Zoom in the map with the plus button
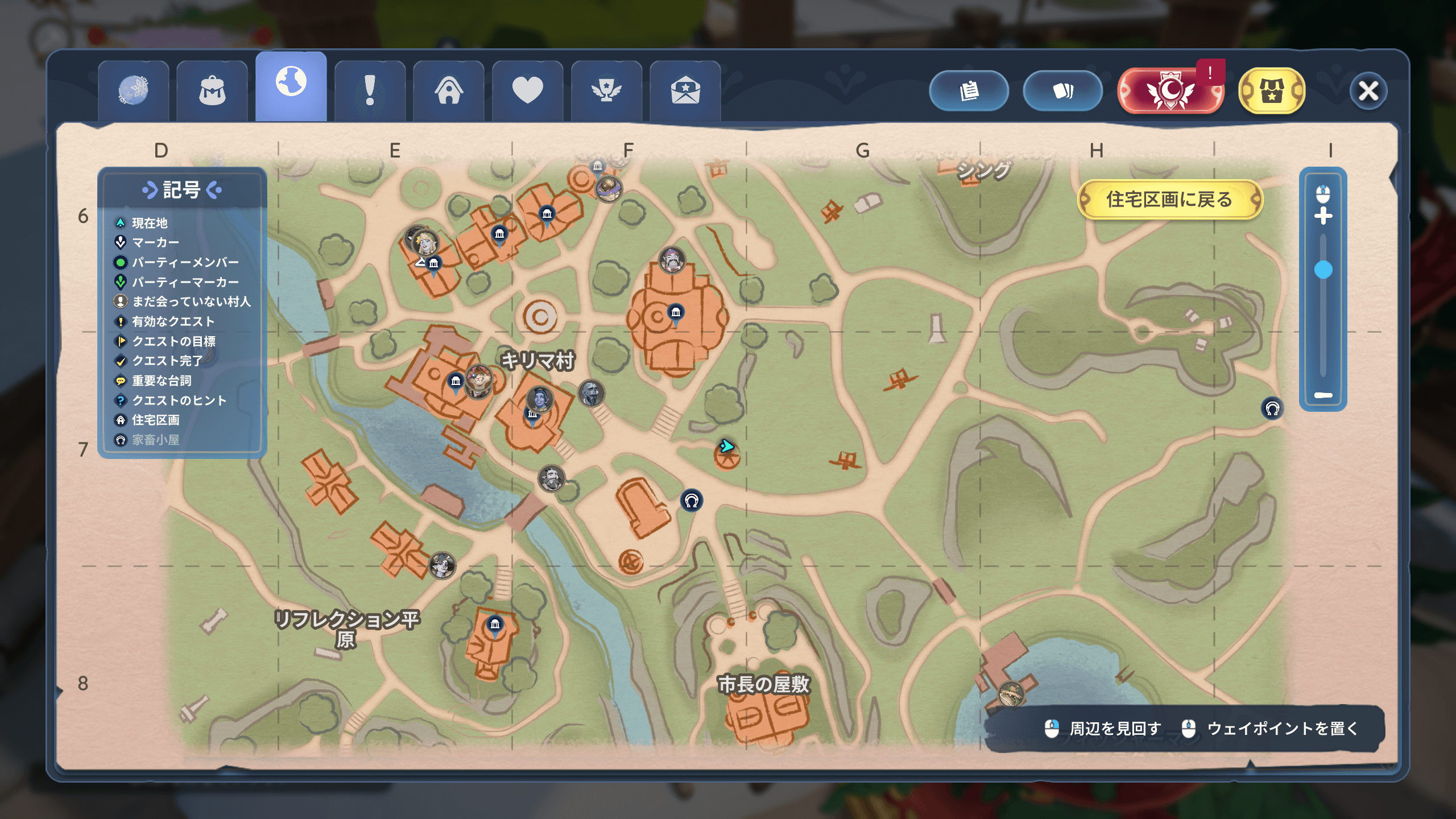 (x=1323, y=216)
